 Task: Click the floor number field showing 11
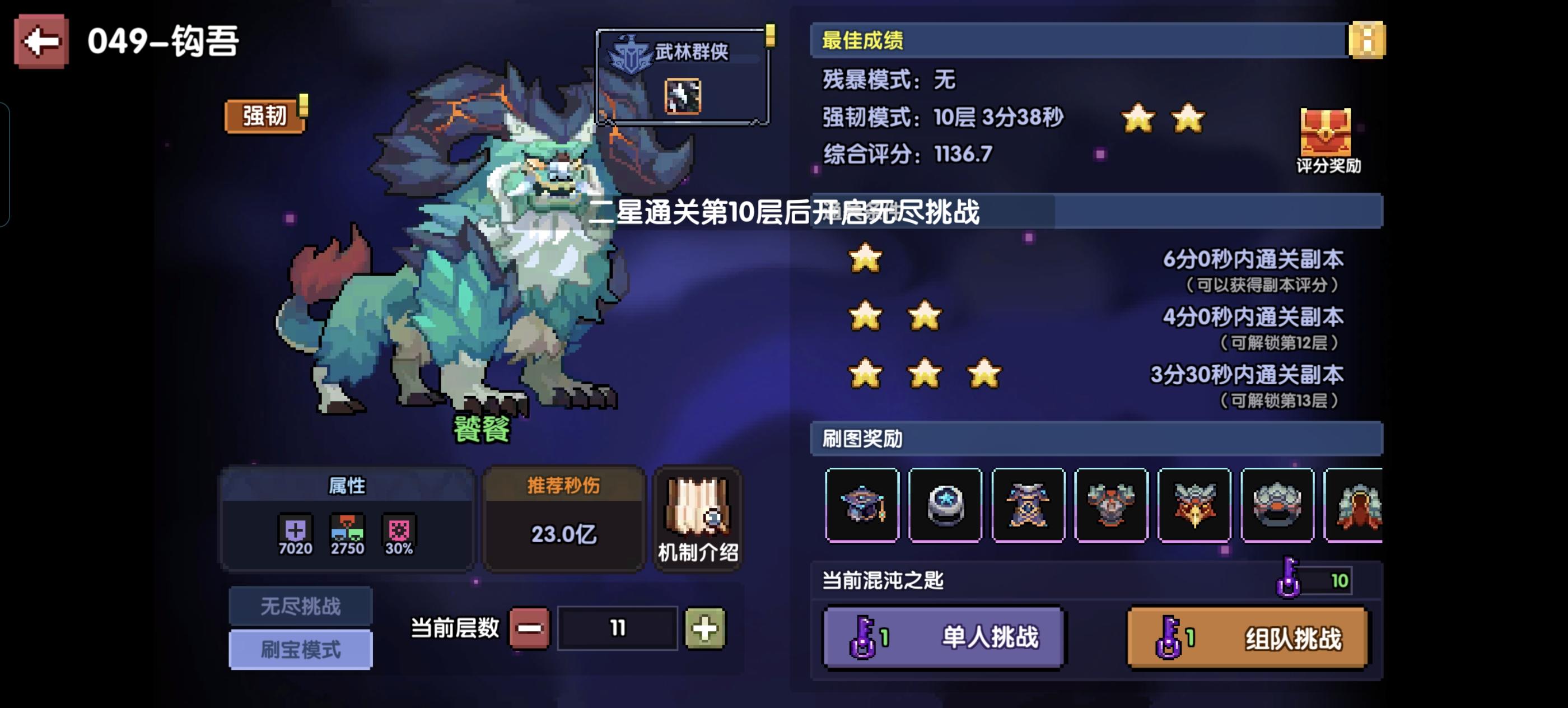pos(618,630)
